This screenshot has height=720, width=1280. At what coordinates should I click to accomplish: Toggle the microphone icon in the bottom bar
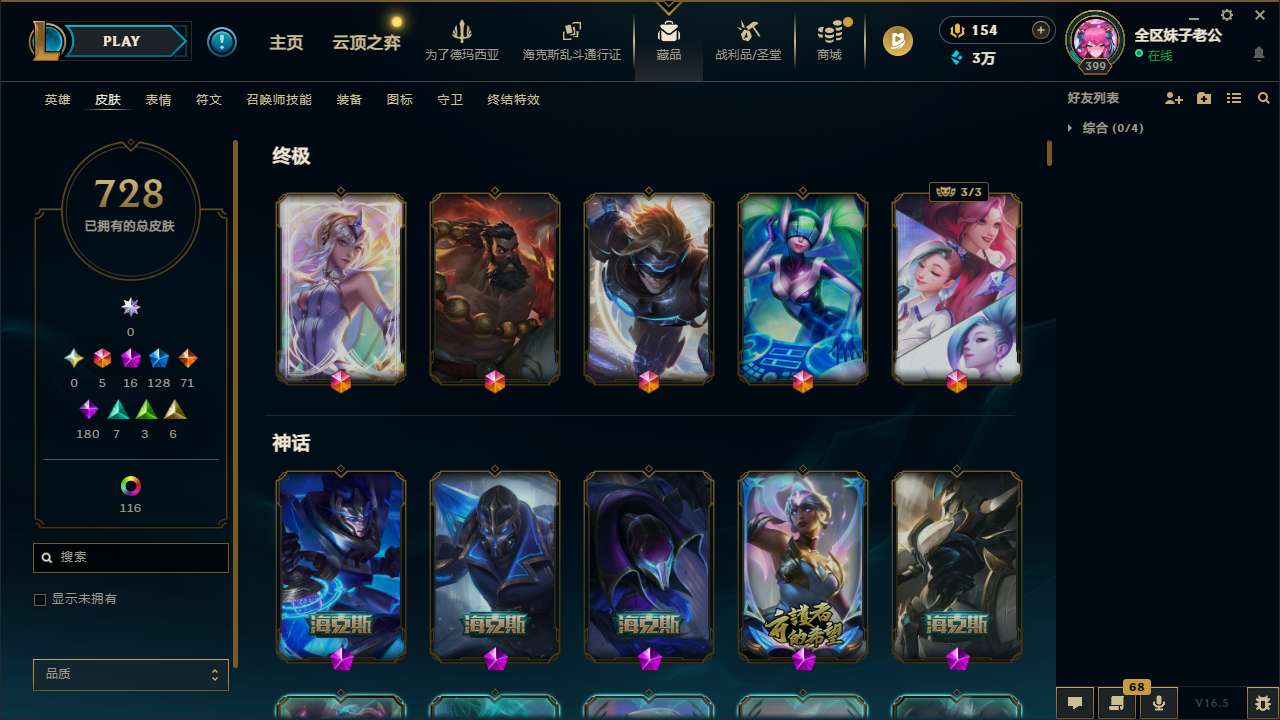1158,703
